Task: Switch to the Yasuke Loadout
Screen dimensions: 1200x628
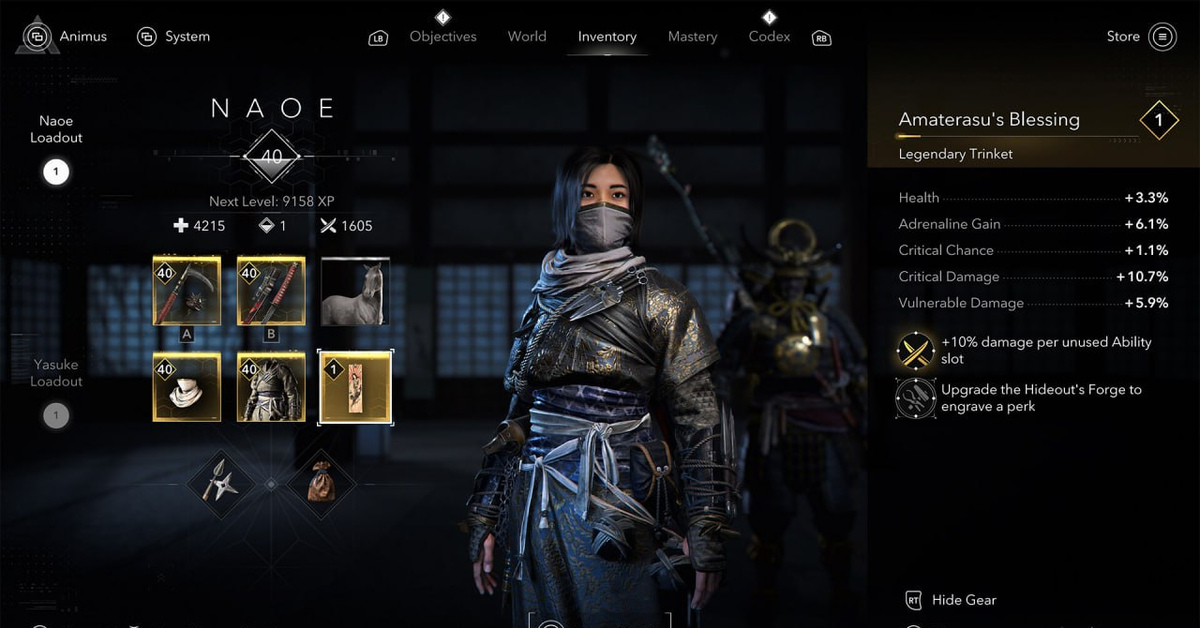Action: tap(56, 415)
